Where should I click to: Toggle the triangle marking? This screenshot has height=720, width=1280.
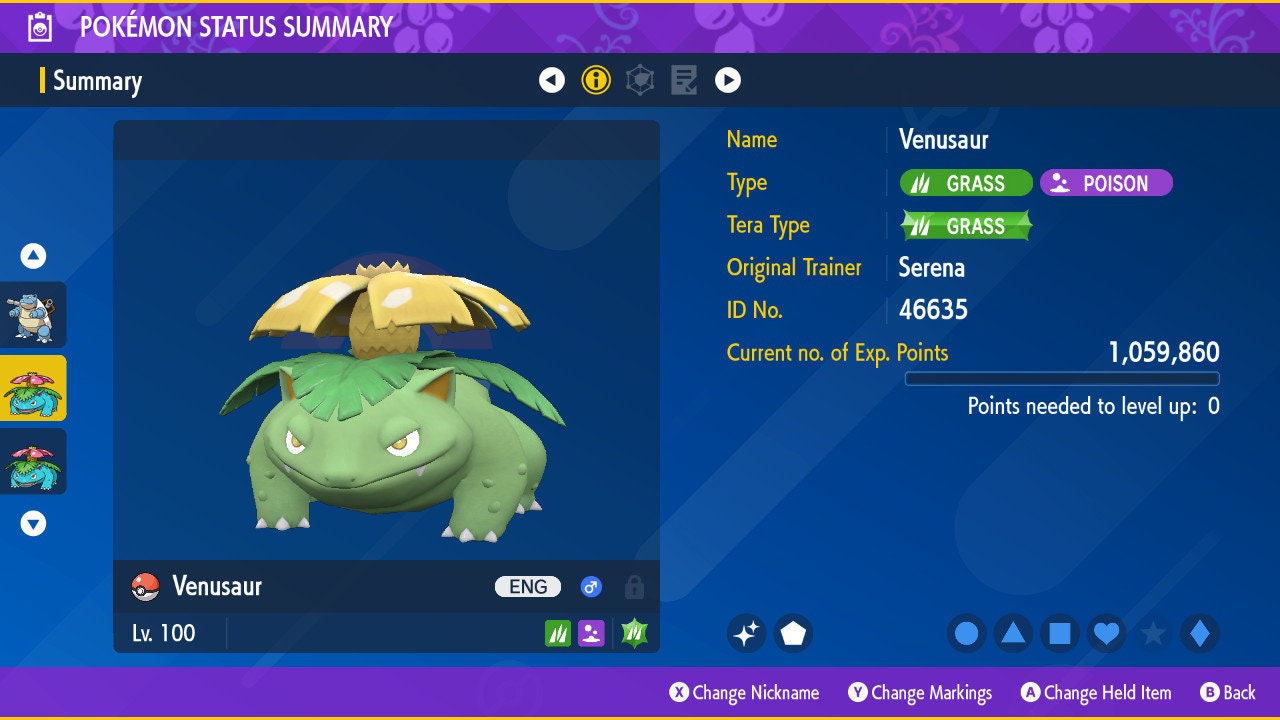(x=1013, y=633)
